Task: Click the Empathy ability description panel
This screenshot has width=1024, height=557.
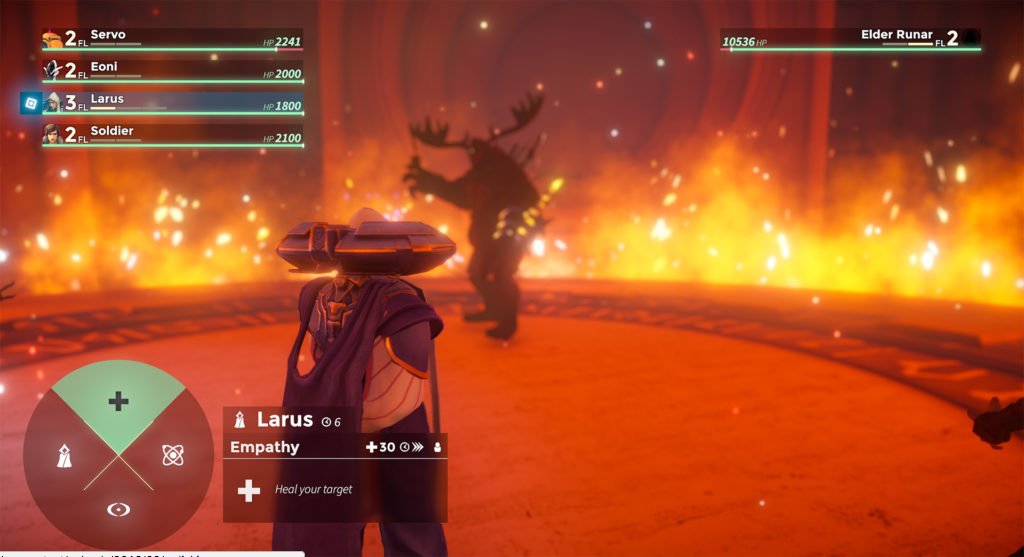Action: 335,489
